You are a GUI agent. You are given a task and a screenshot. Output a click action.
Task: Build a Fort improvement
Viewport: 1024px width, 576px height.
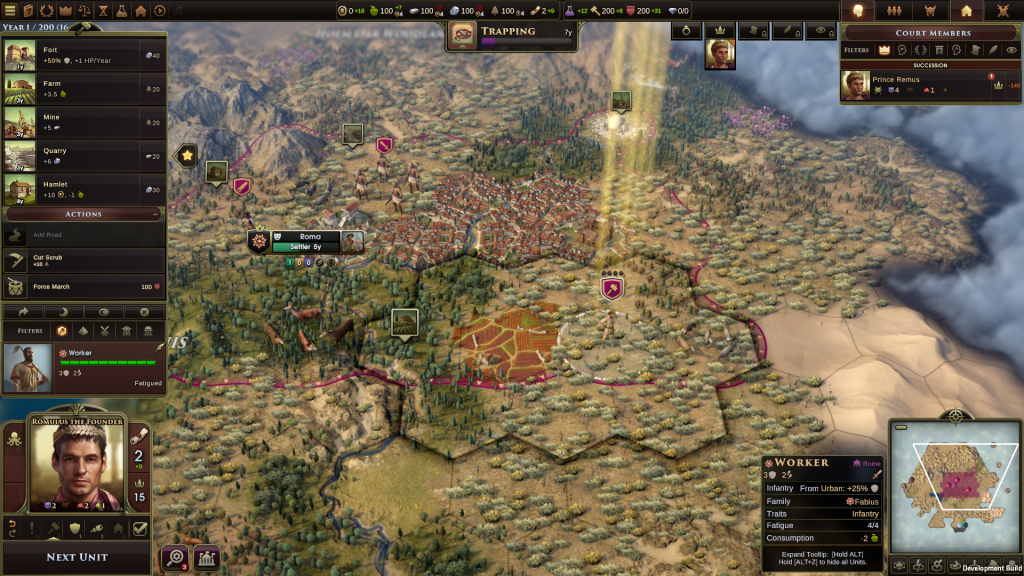coord(83,55)
